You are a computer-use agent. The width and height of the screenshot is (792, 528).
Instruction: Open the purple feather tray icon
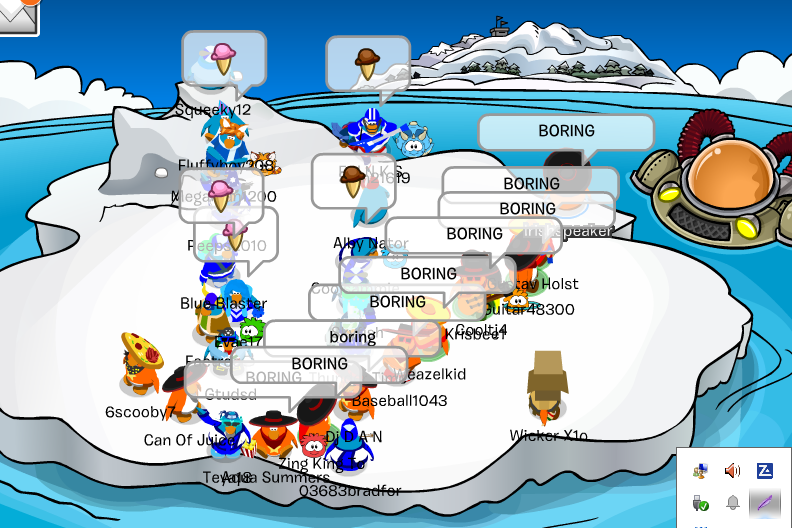764,503
